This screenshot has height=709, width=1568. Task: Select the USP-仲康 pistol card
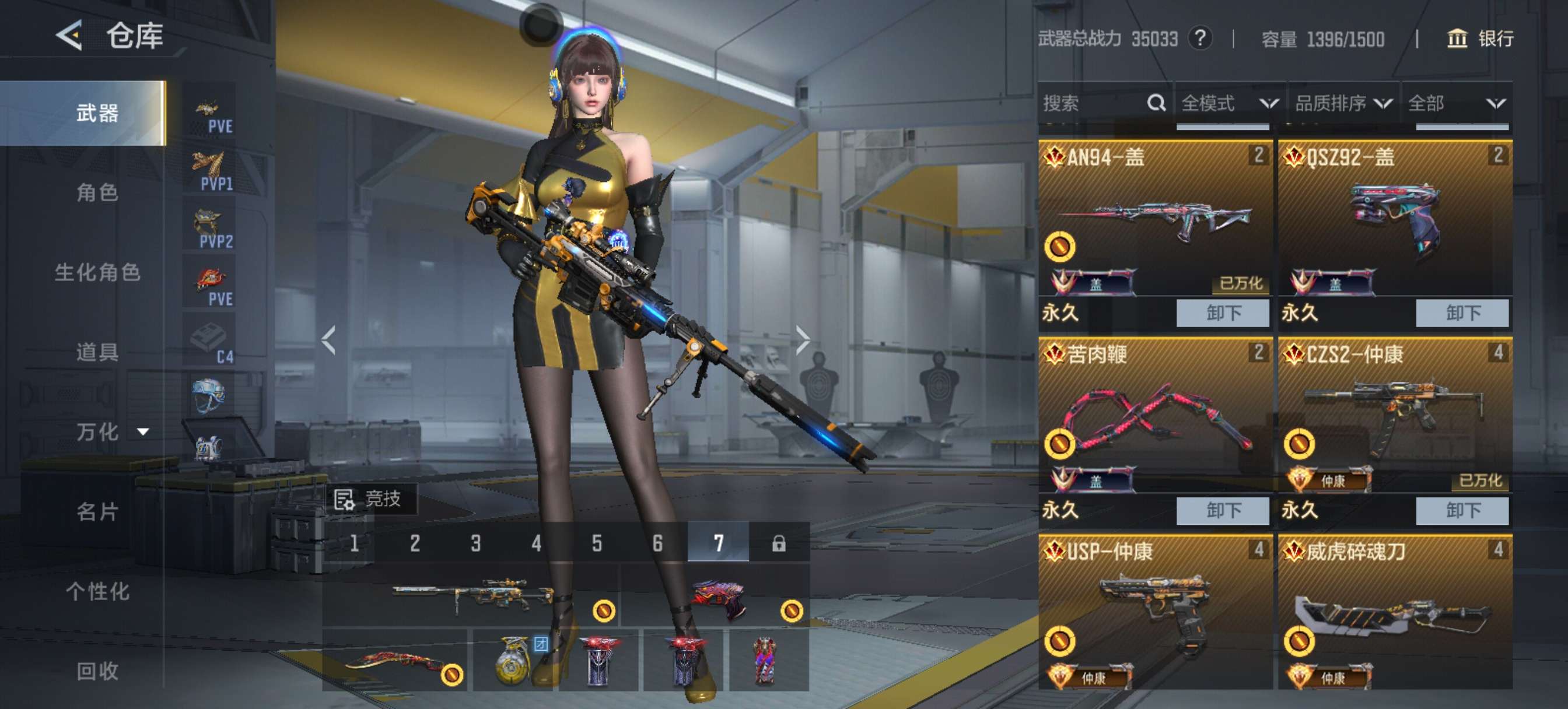point(1154,612)
